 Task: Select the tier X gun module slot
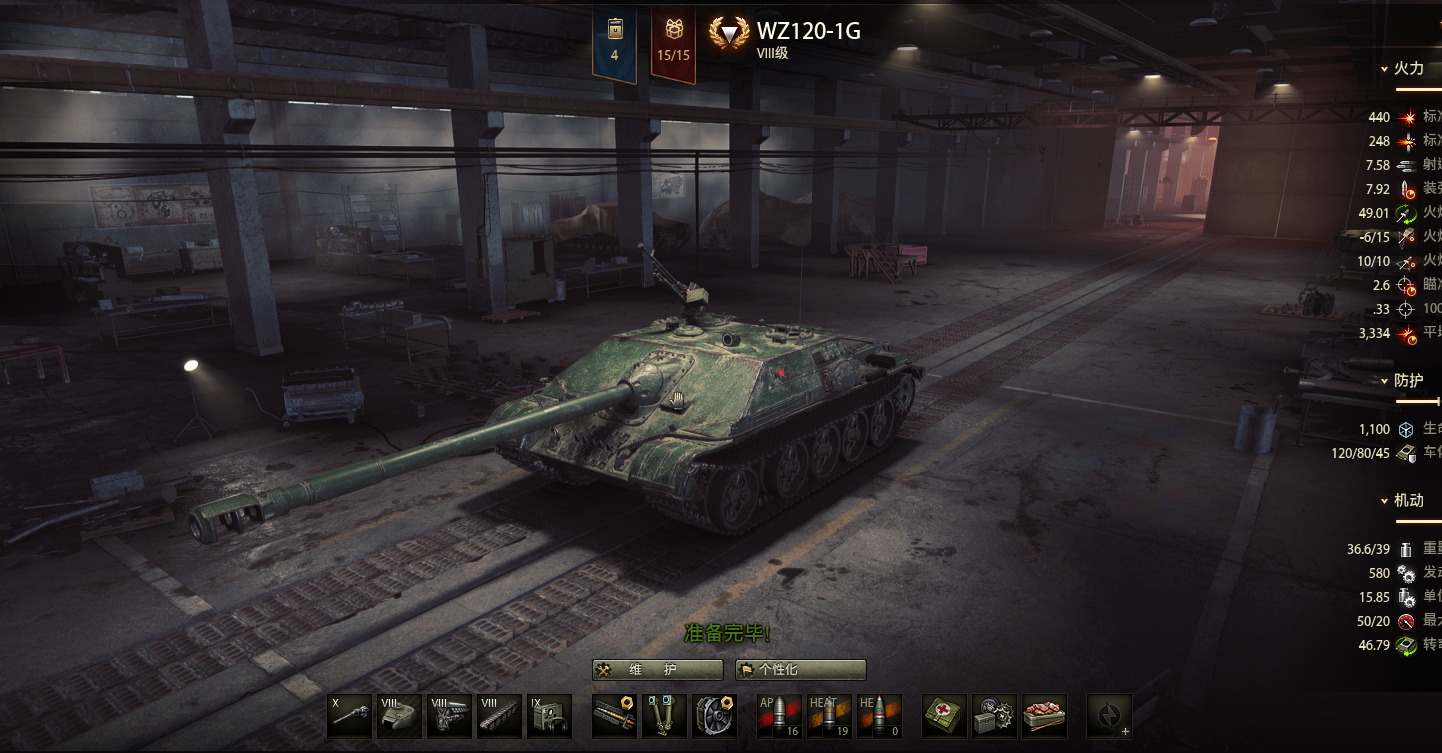349,716
